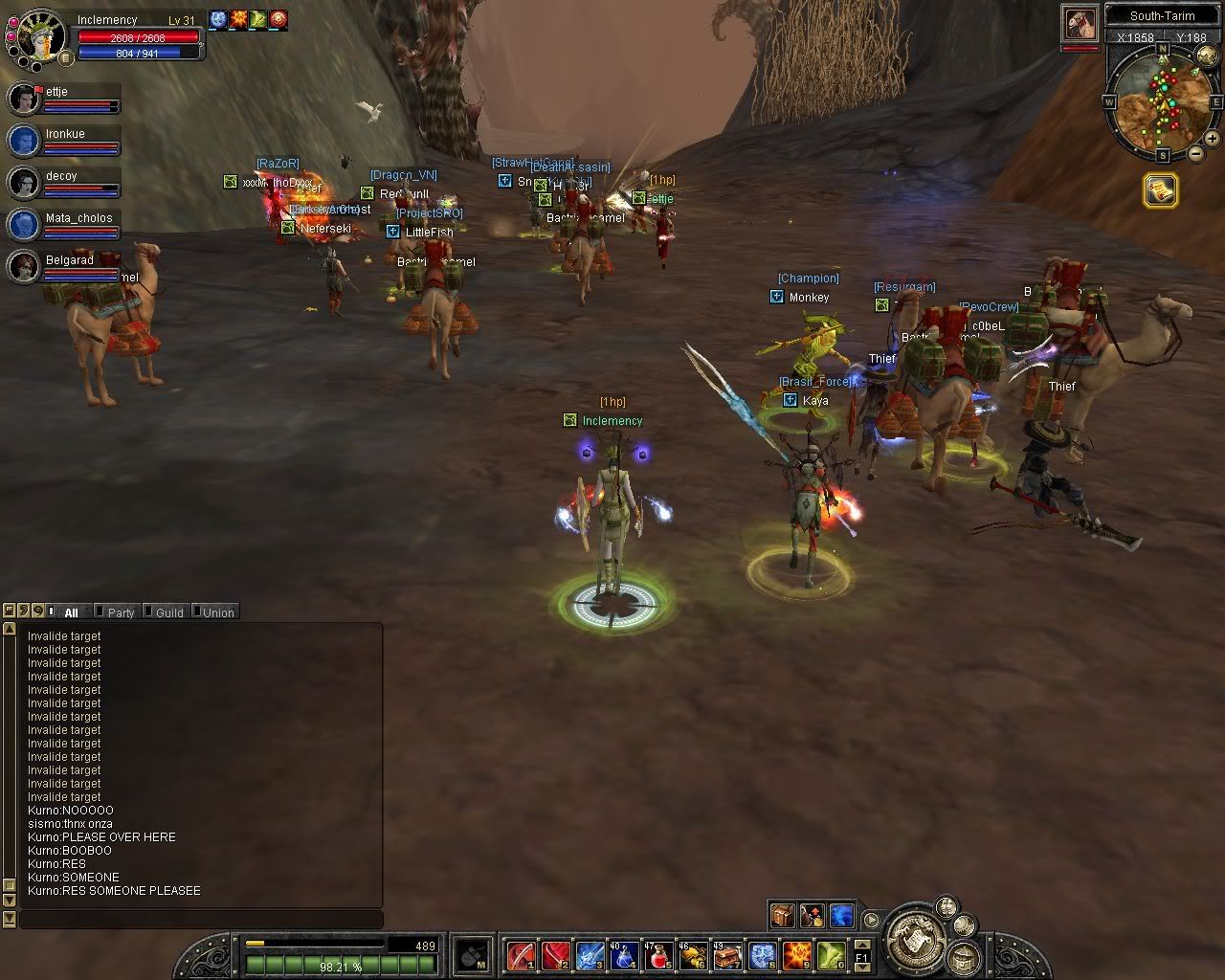
Task: Click the hotbar page up arrow
Action: pyautogui.click(x=862, y=947)
